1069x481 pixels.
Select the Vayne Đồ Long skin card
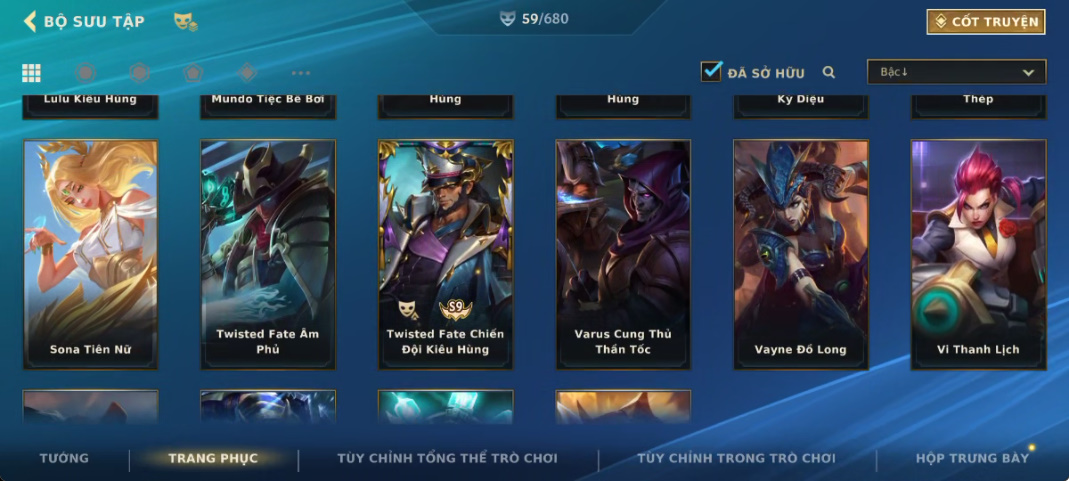point(800,254)
